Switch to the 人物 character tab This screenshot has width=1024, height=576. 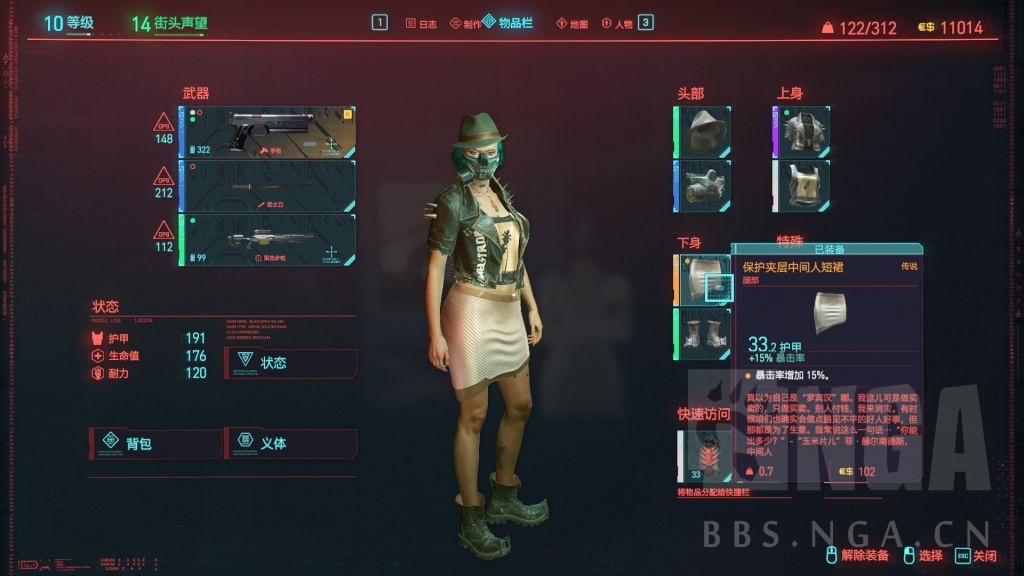[617, 23]
